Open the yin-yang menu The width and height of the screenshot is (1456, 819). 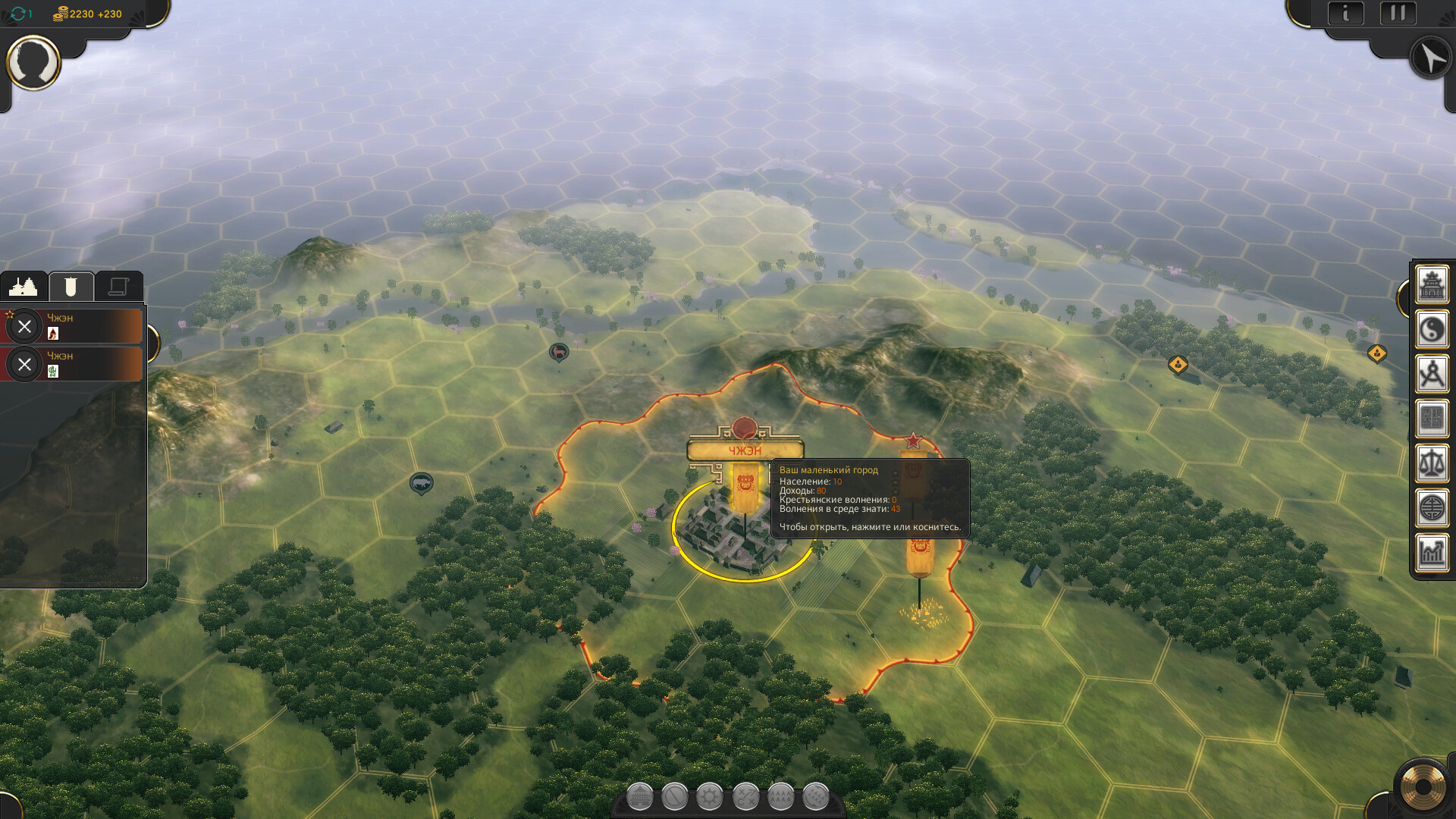(x=1432, y=330)
